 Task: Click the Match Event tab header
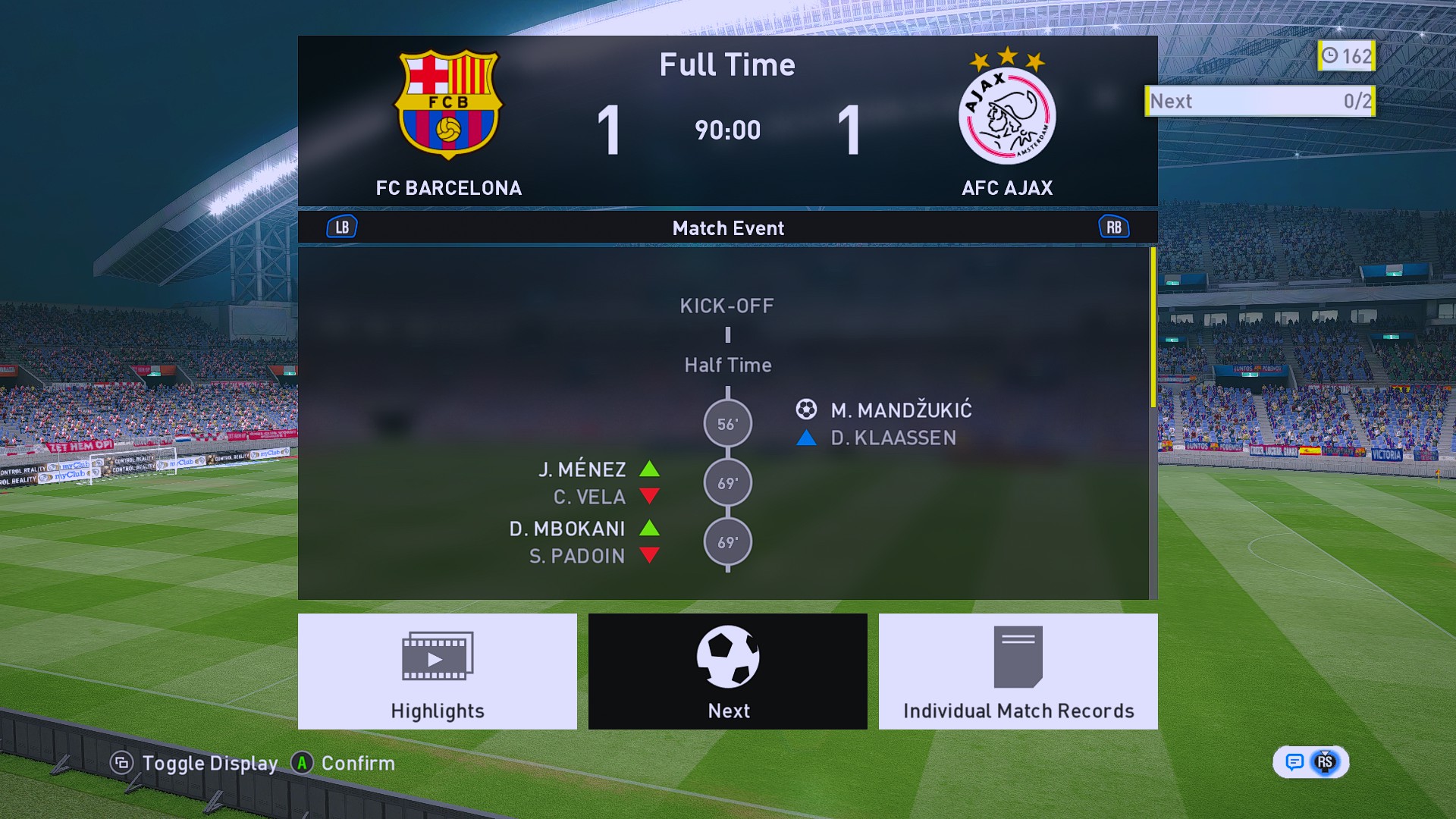pos(728,228)
